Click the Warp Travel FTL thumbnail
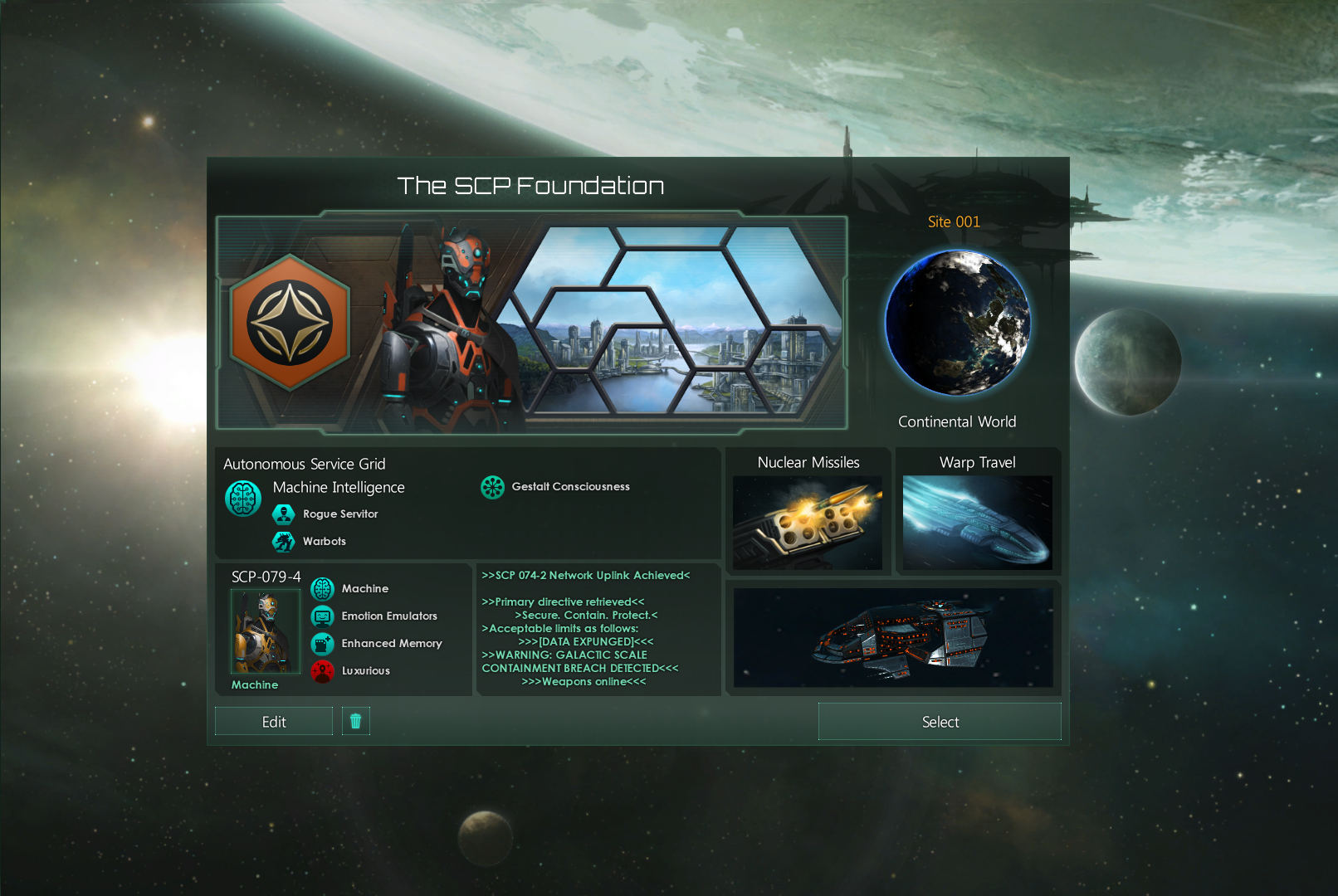The image size is (1338, 896). click(977, 522)
